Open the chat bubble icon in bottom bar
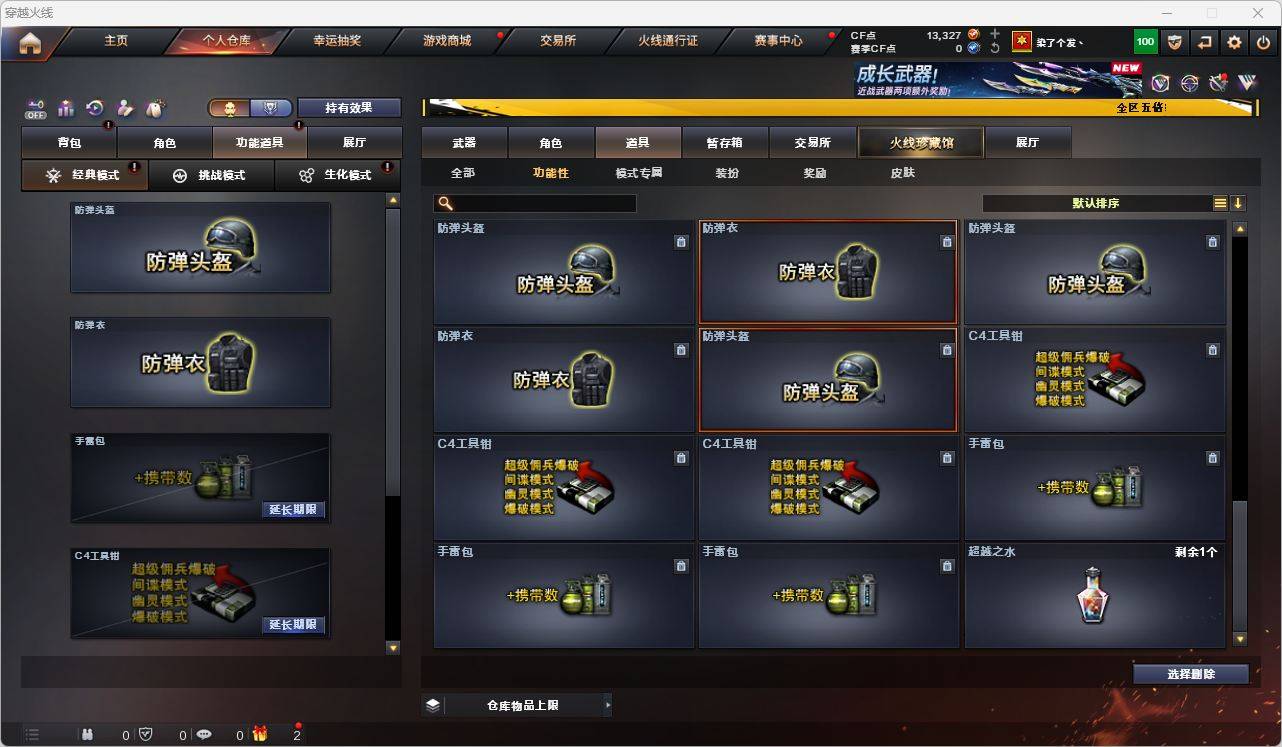Image resolution: width=1282 pixels, height=747 pixels. click(x=205, y=735)
